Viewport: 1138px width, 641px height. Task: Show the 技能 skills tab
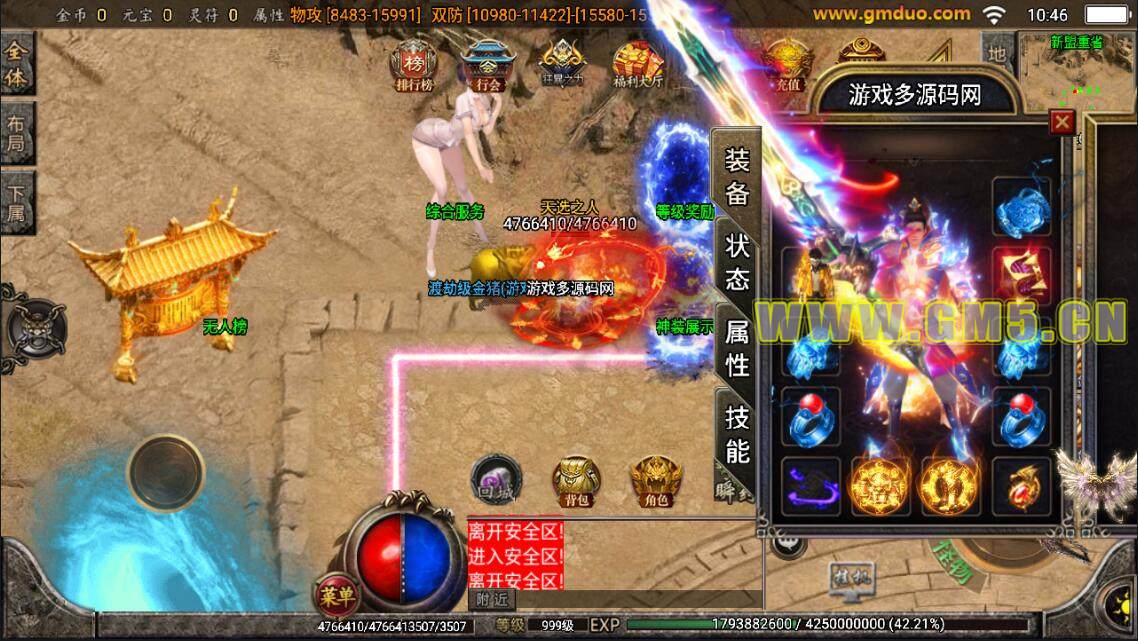[x=737, y=436]
